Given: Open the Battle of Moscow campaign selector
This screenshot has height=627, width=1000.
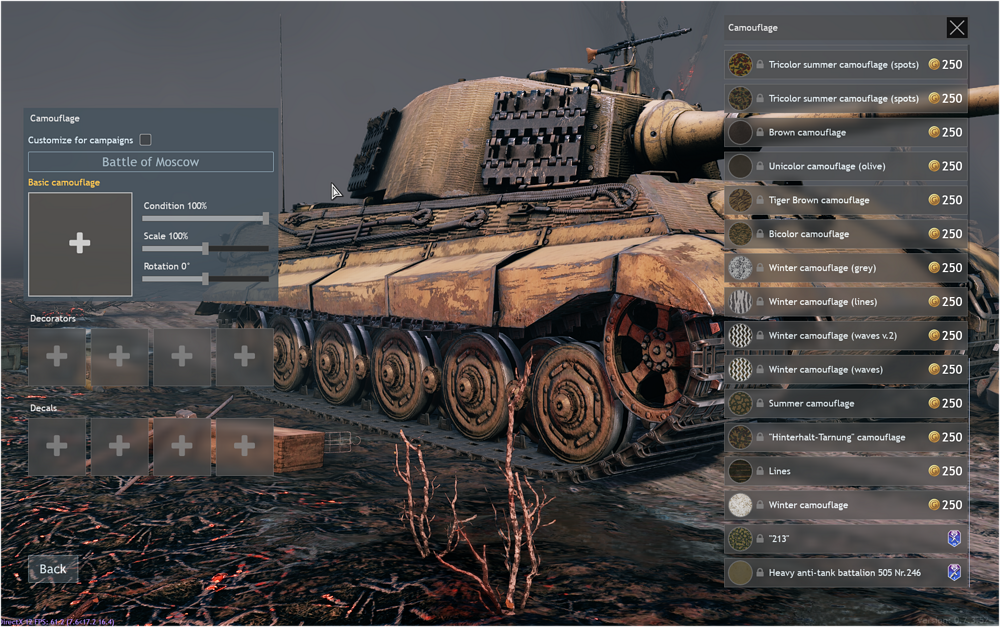Looking at the screenshot, I should [150, 162].
